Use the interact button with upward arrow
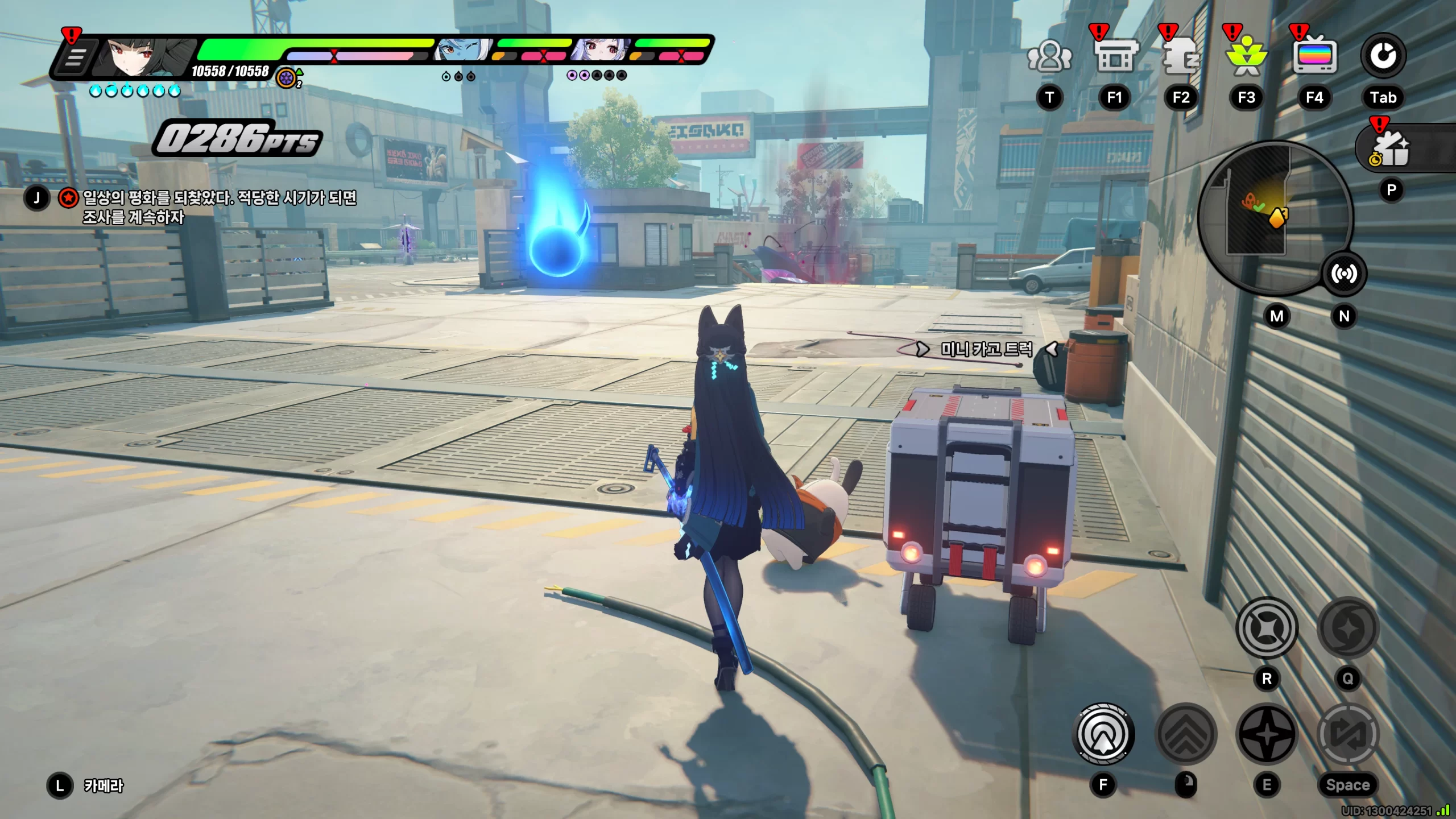 pos(1103,734)
